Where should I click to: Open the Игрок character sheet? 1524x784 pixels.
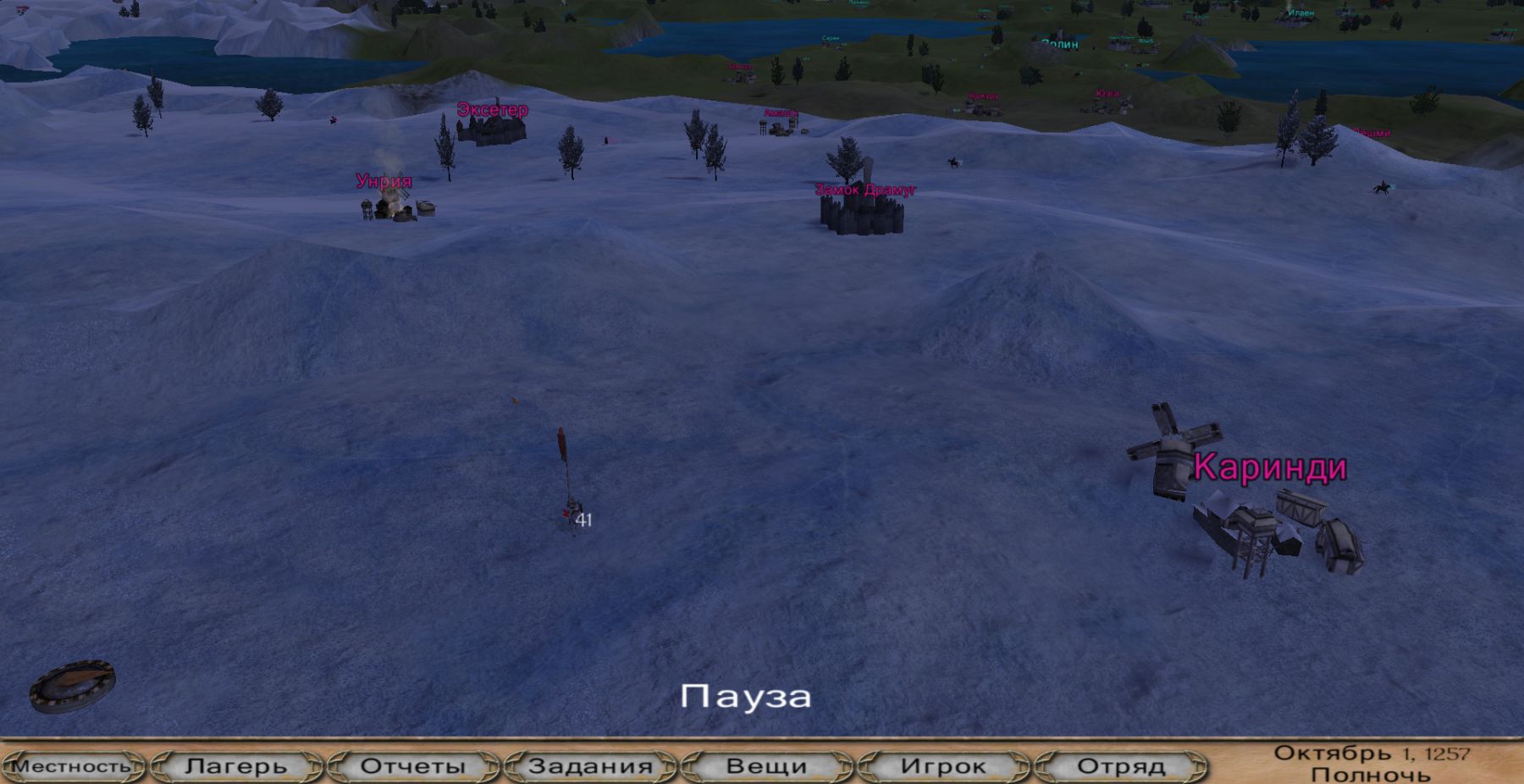(x=943, y=766)
